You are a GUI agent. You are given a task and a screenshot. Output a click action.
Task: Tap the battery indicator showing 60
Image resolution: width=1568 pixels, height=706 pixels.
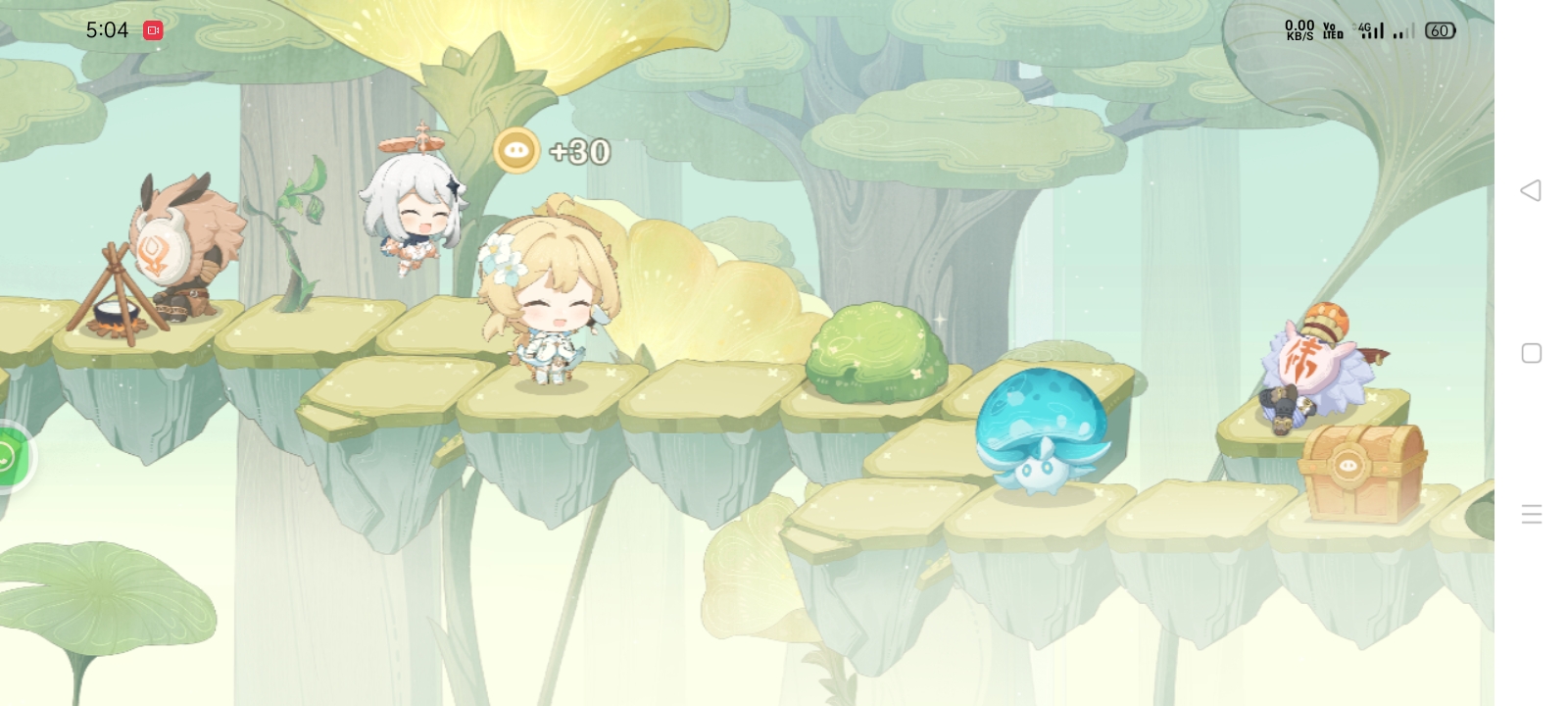click(x=1439, y=30)
